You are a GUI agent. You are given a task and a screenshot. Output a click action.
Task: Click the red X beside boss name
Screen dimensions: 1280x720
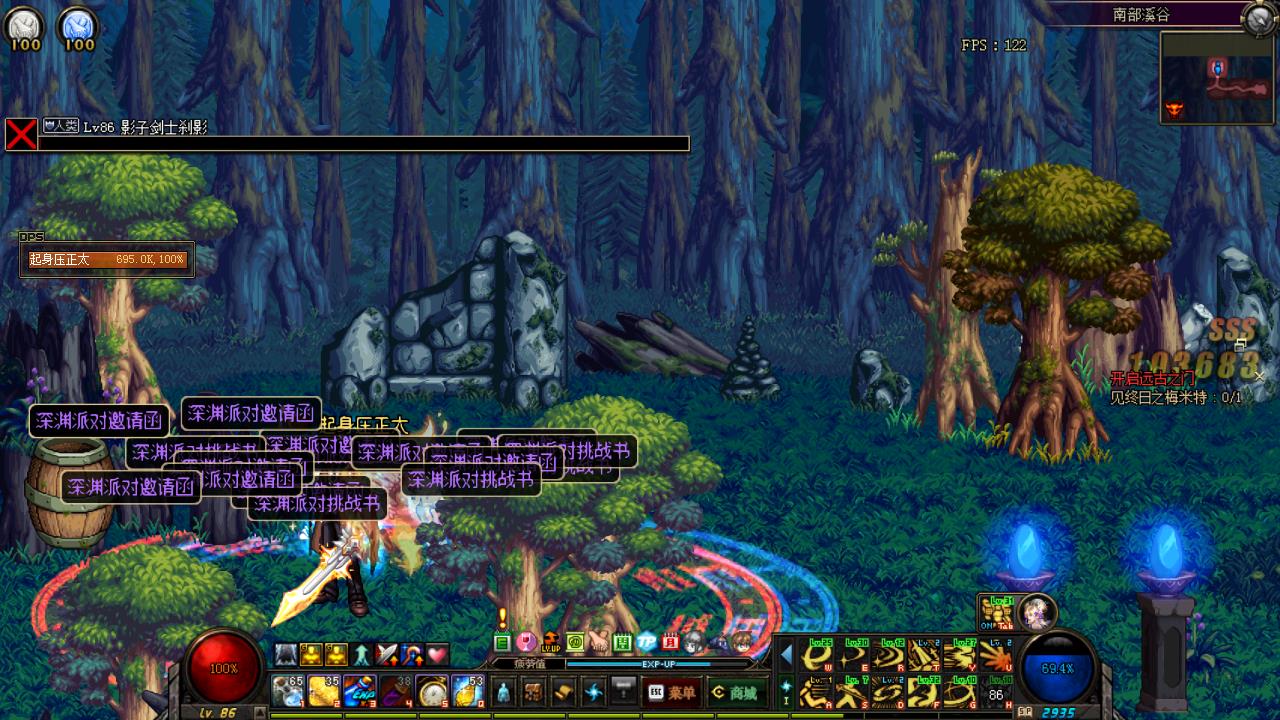21,134
